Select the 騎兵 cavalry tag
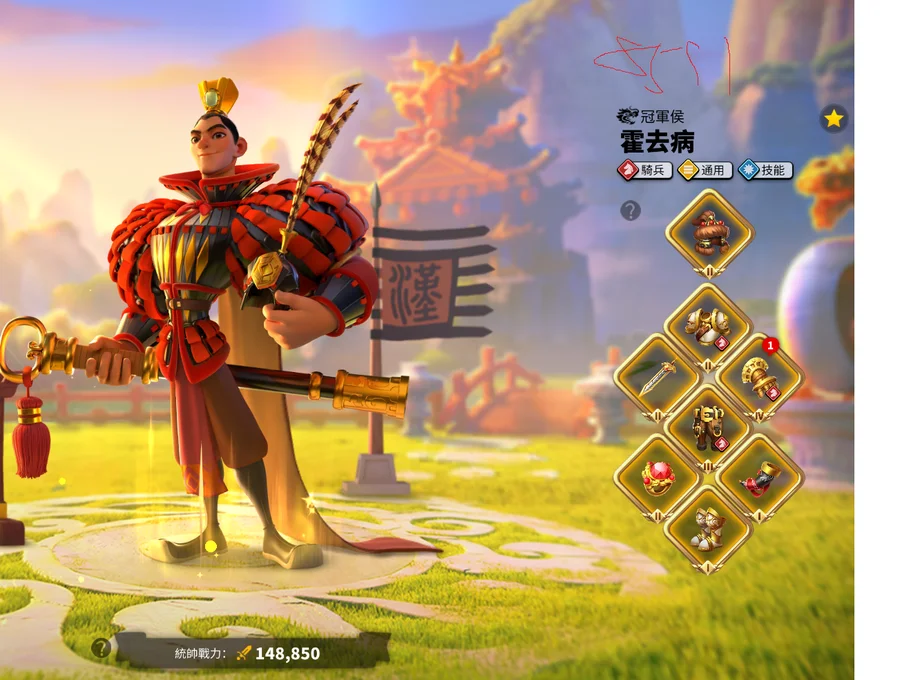 646,170
